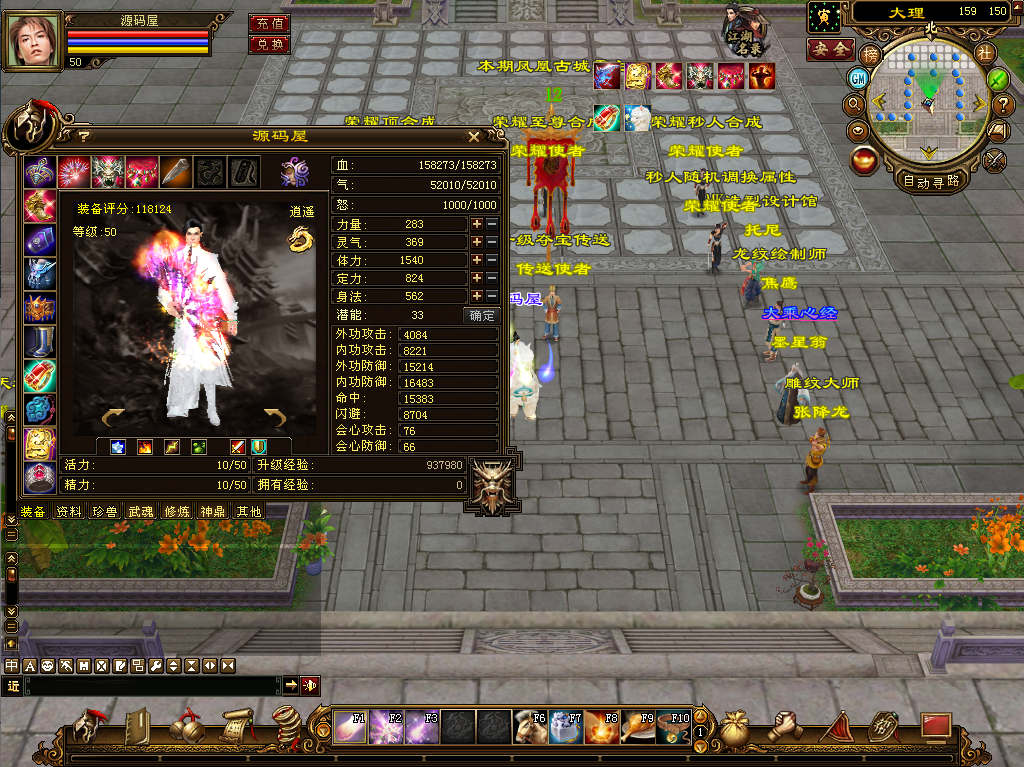This screenshot has height=767, width=1024.
Task: Select the equipped boots slot
Action: (40, 341)
